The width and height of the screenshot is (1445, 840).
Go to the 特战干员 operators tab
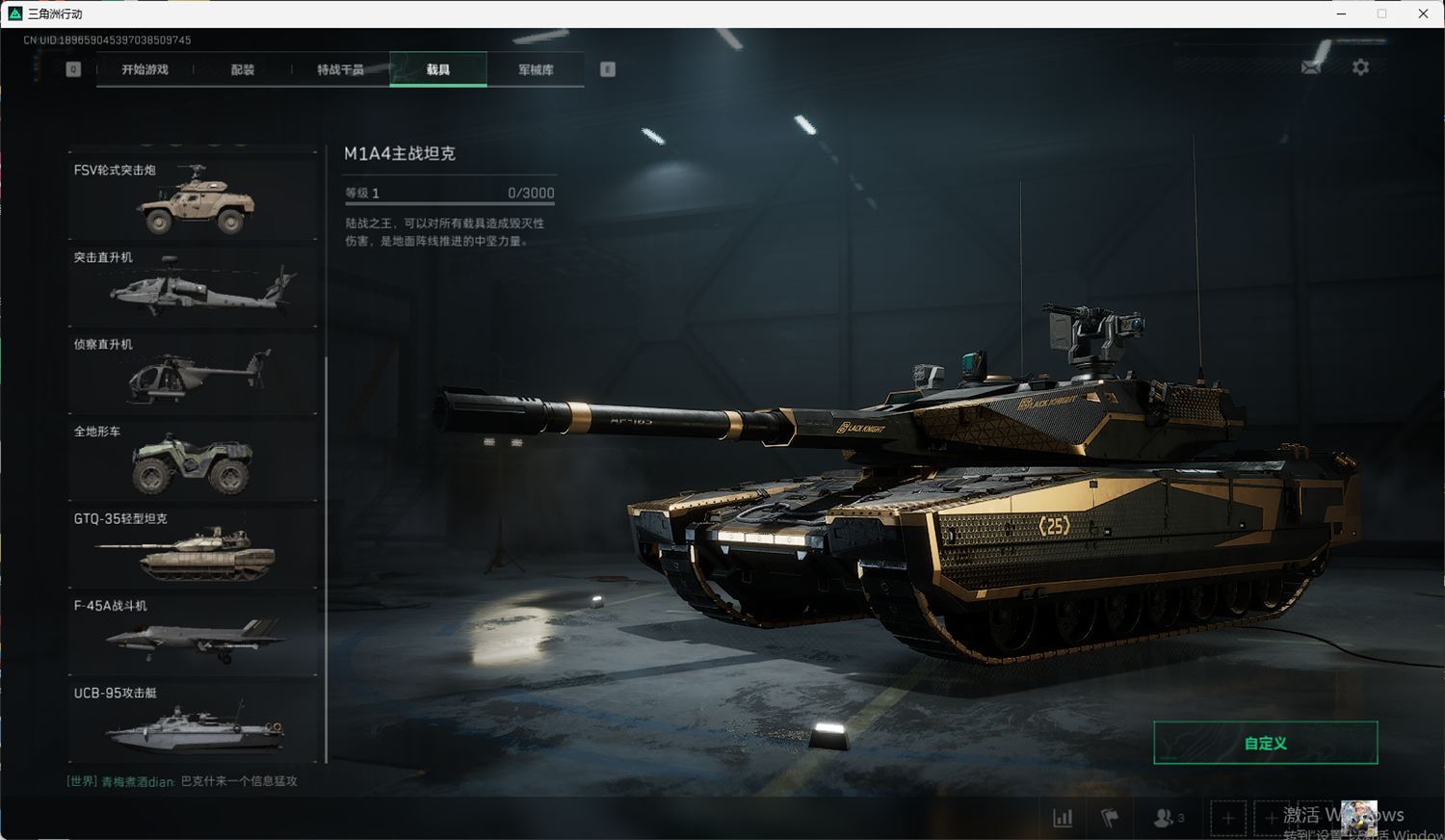pos(340,69)
